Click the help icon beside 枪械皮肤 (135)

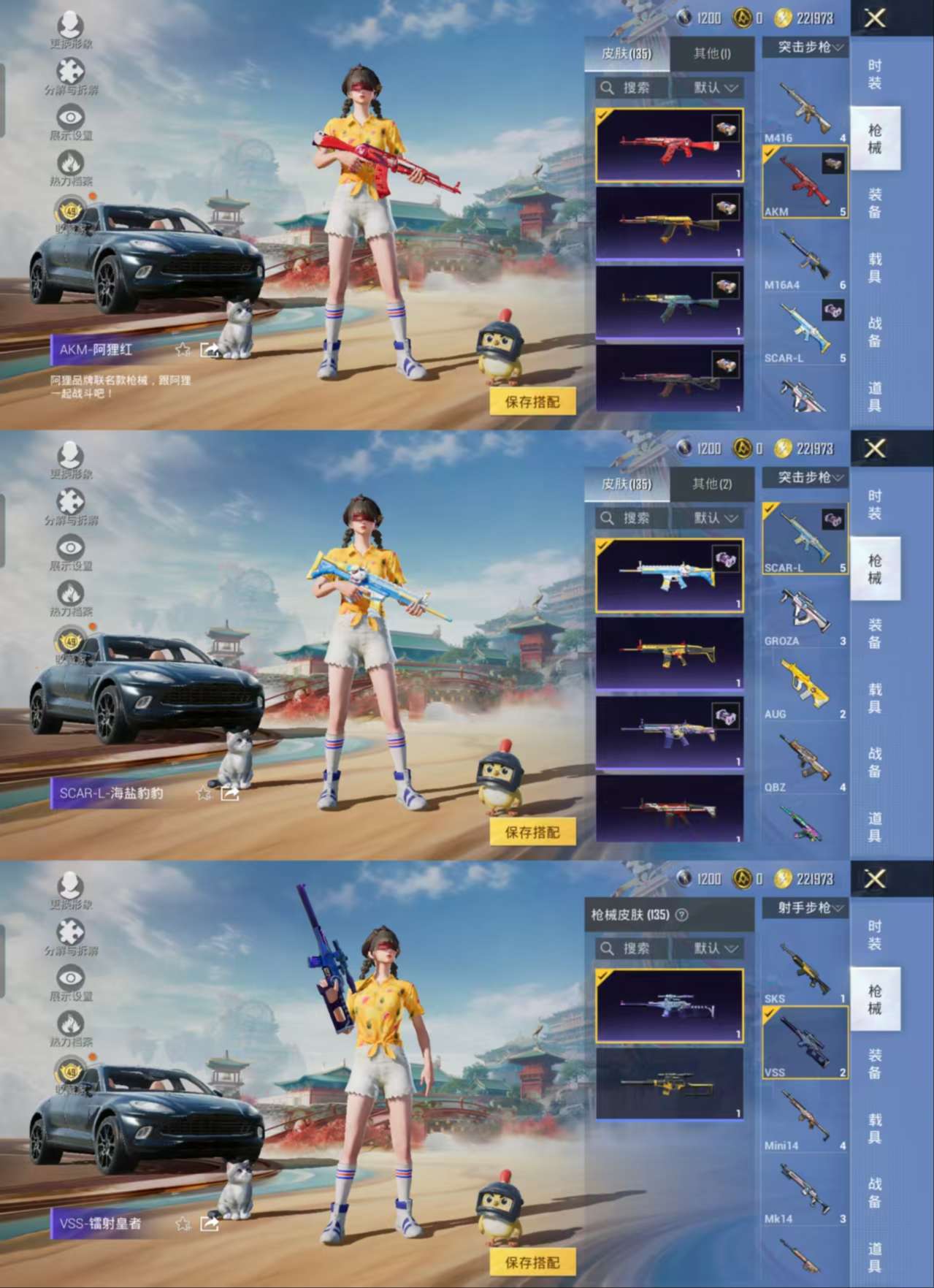(x=682, y=915)
